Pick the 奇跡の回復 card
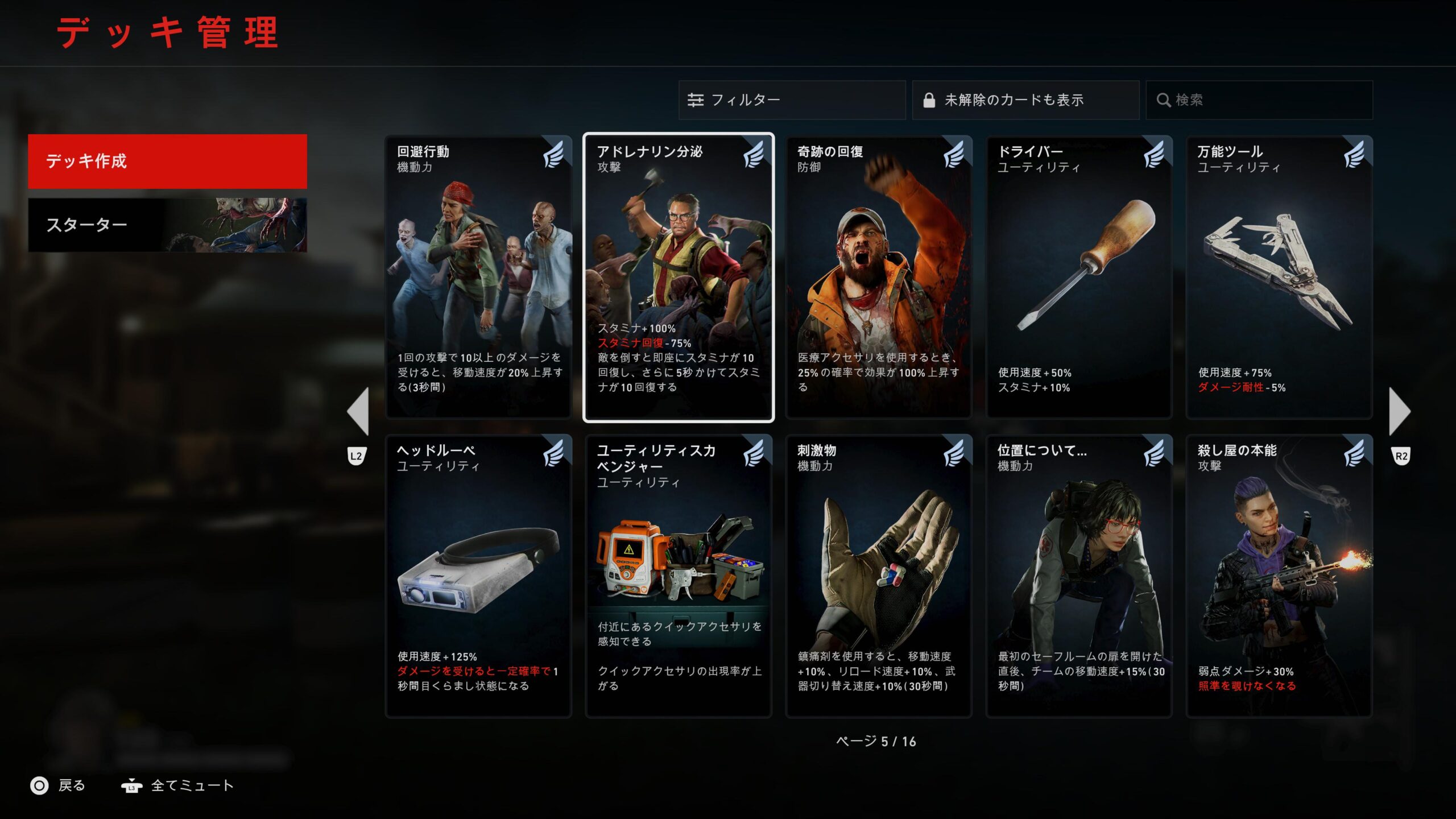This screenshot has width=1456, height=819. tap(879, 278)
